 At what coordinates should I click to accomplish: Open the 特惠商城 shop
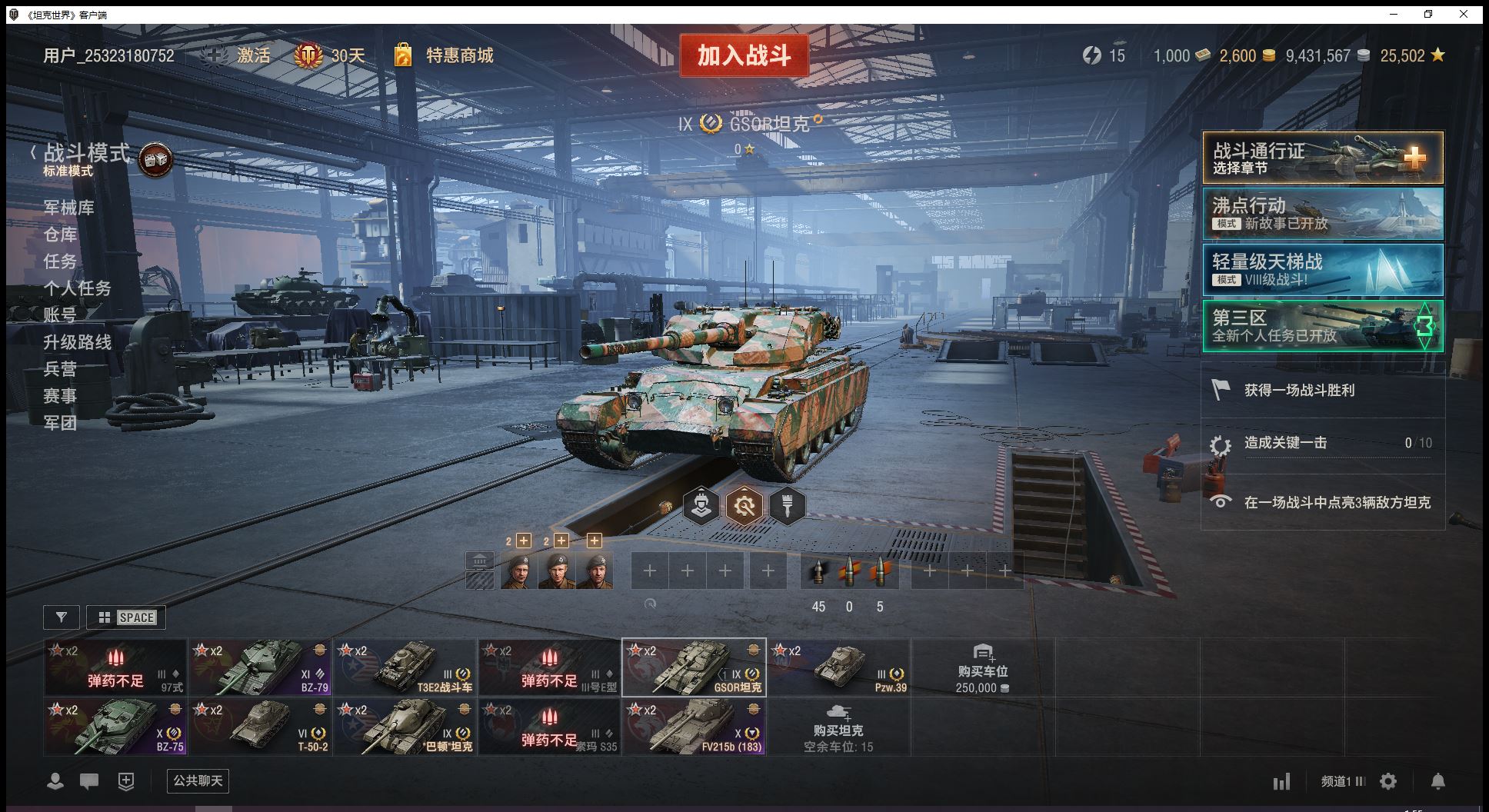pos(458,55)
